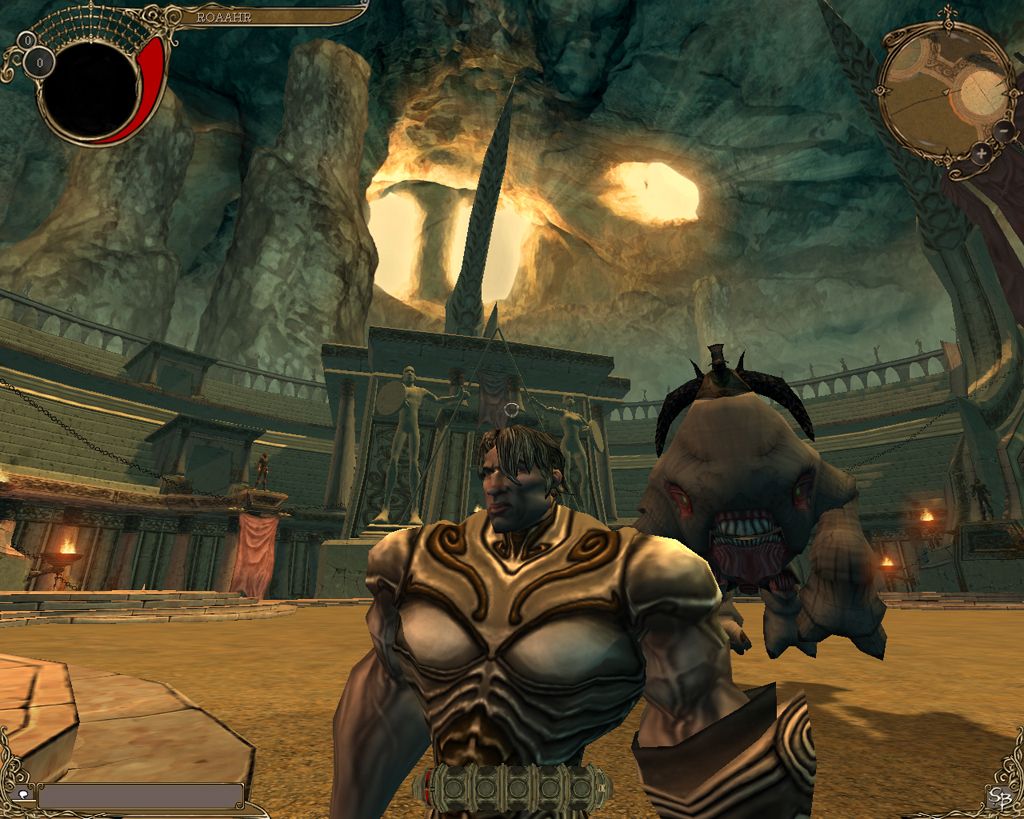Zoom out the minimap with minus button

1003,131
